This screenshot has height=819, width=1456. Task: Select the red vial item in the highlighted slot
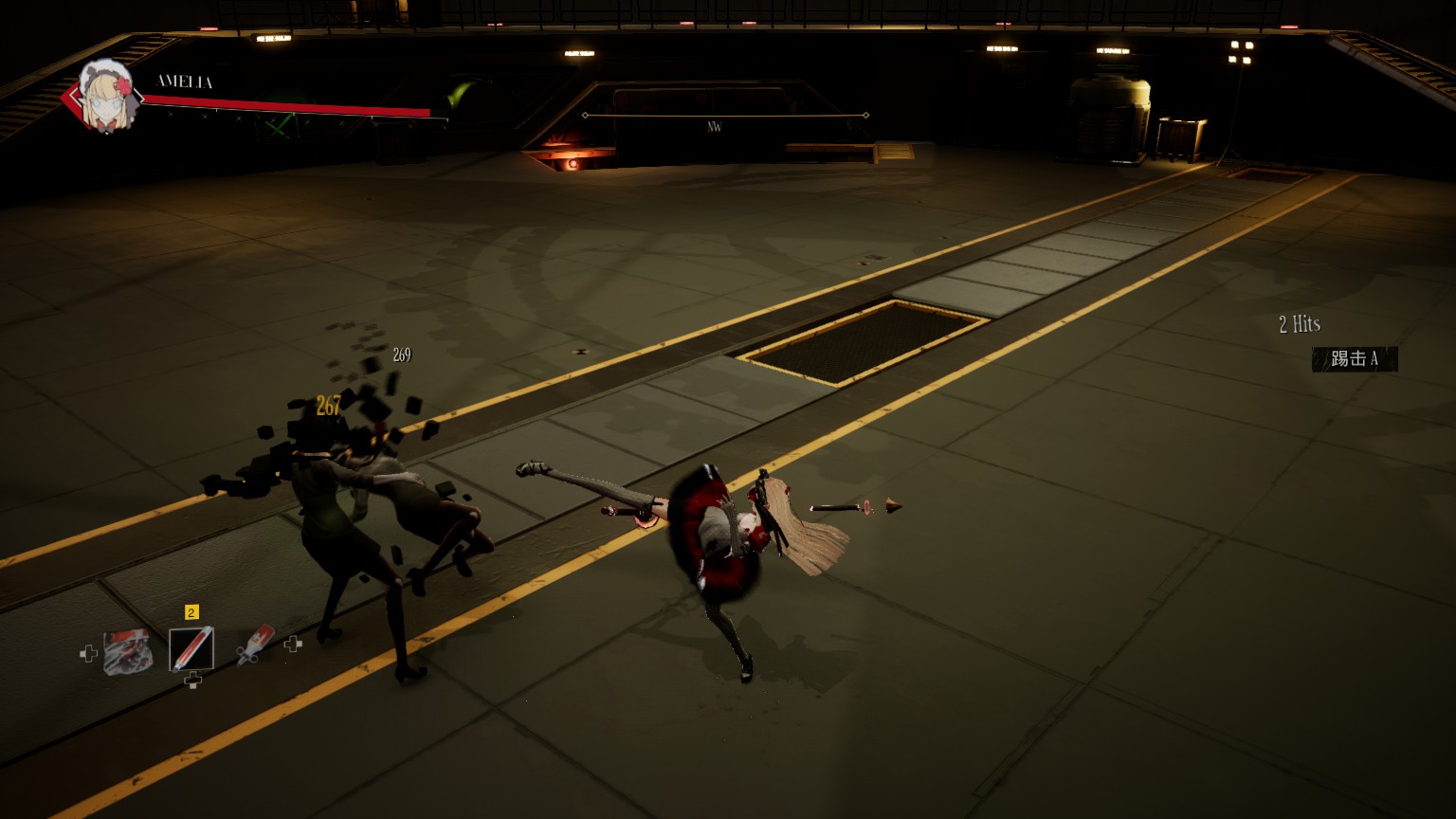point(191,649)
